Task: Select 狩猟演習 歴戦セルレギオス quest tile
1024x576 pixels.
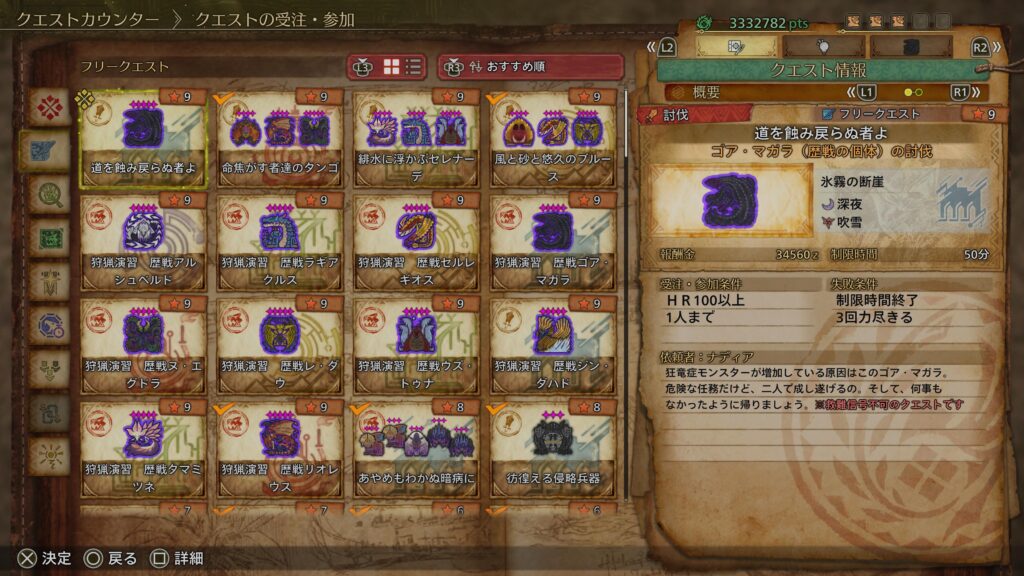Action: (x=416, y=242)
